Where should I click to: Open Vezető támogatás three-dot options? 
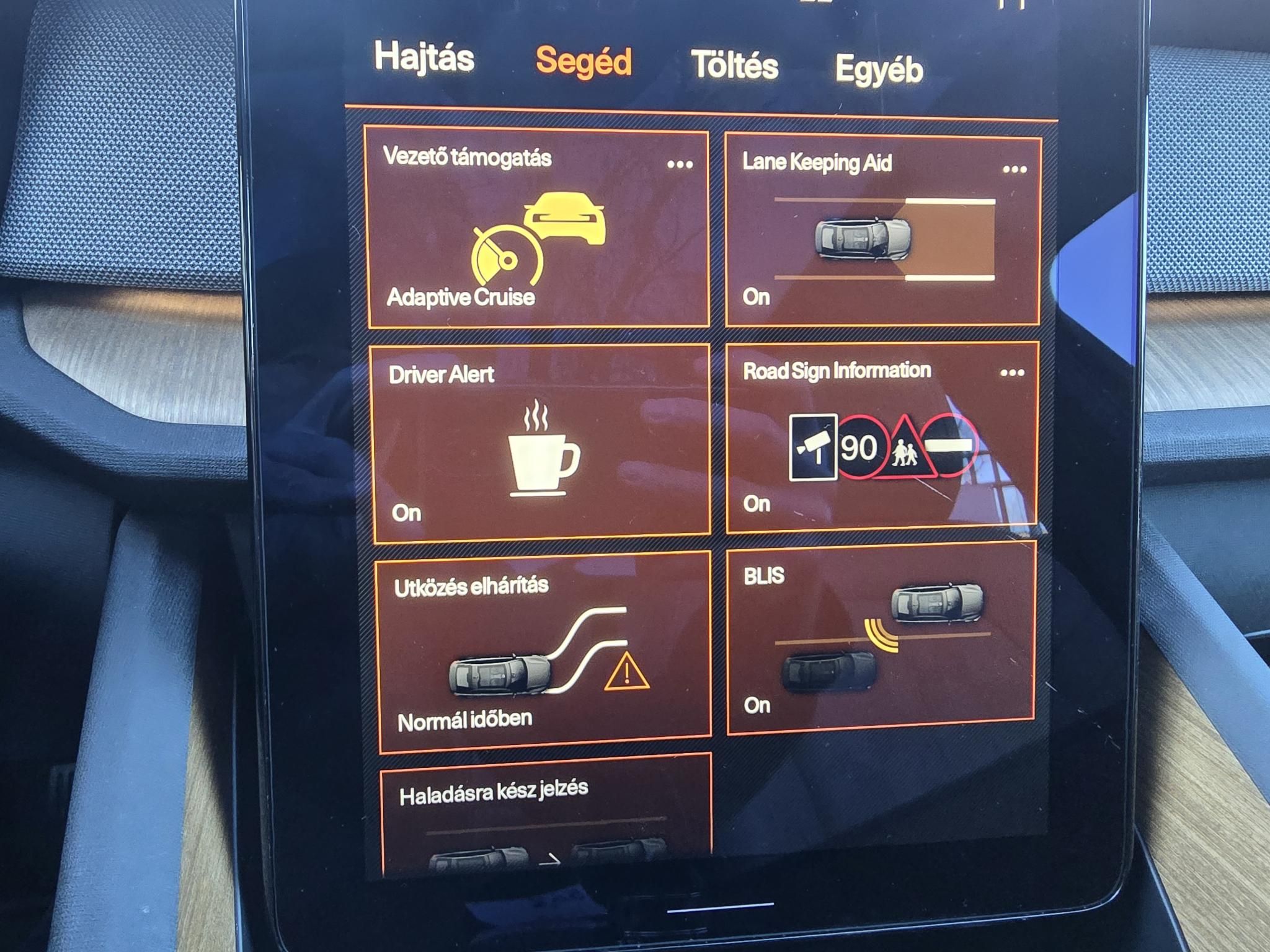pos(680,165)
